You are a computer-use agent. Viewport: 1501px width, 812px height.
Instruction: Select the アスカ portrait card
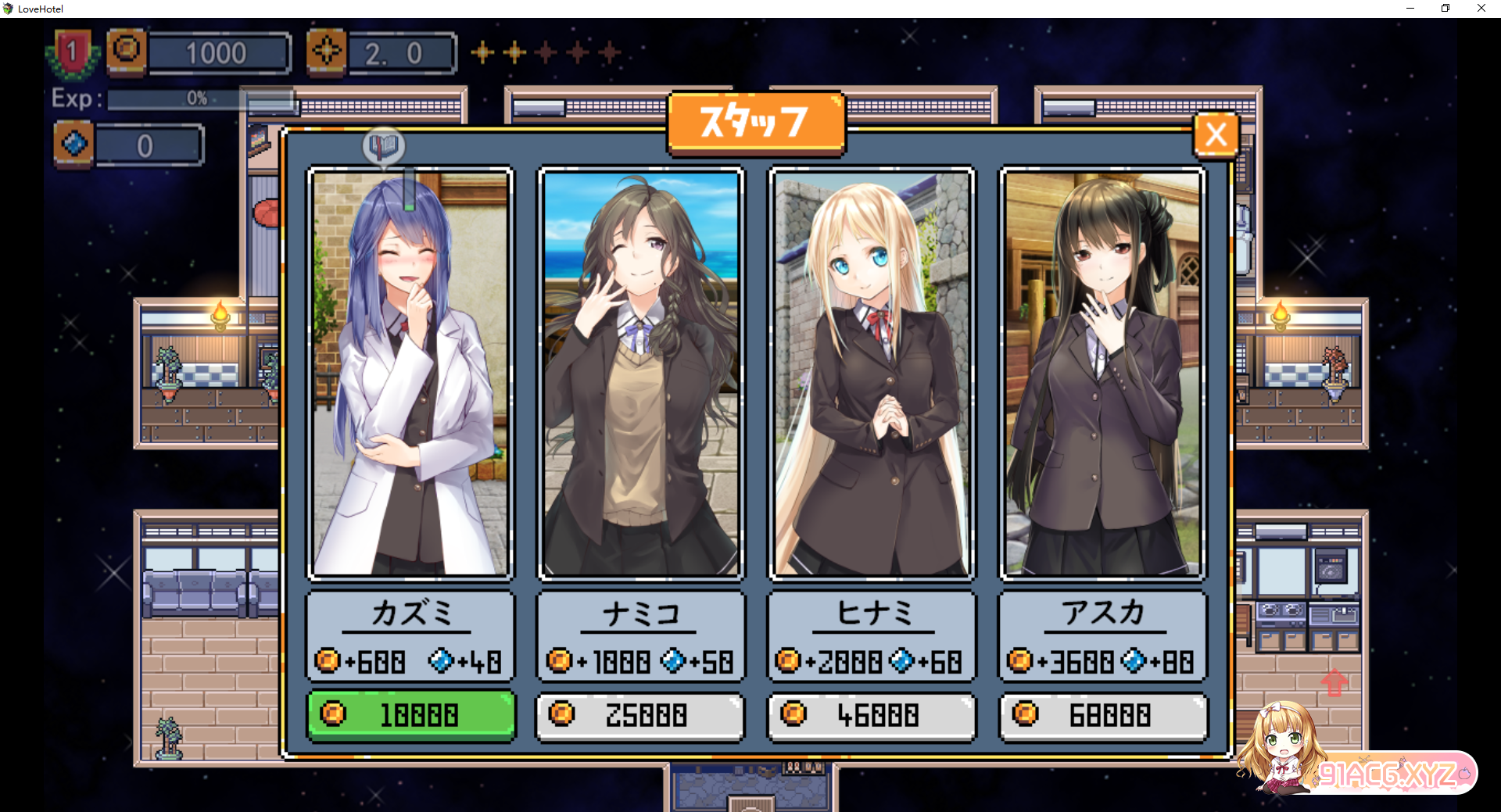click(1102, 374)
